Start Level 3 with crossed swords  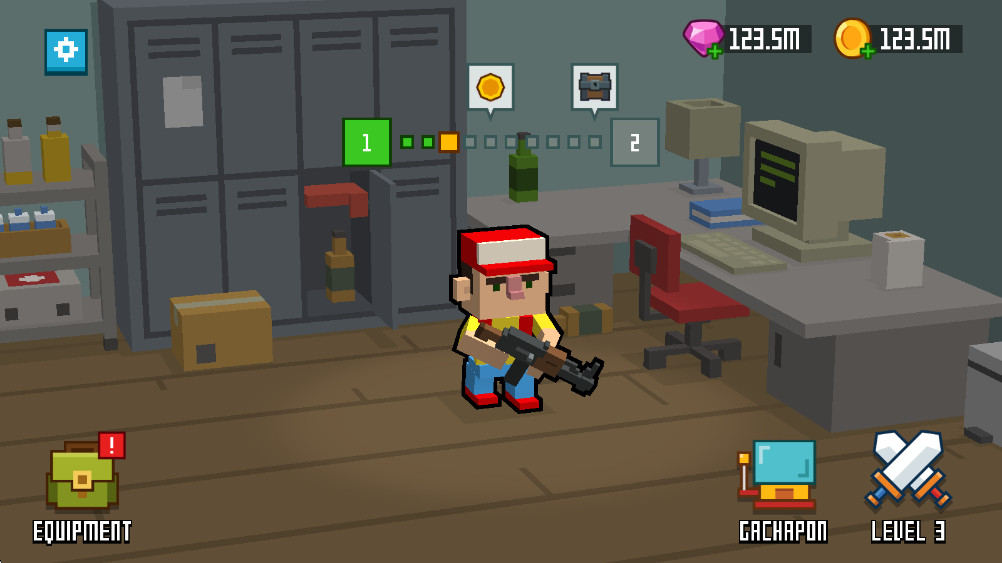click(x=907, y=470)
